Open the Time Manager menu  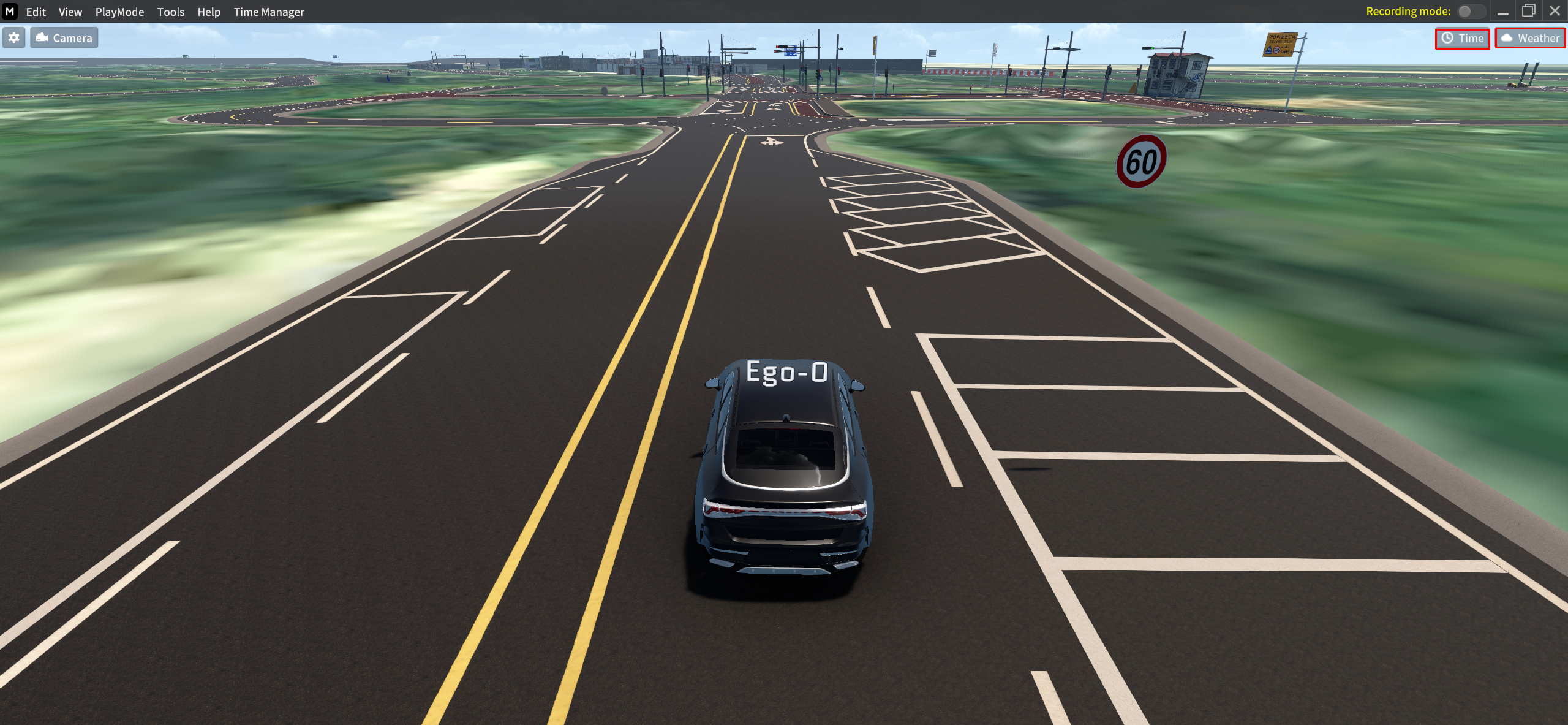point(268,12)
